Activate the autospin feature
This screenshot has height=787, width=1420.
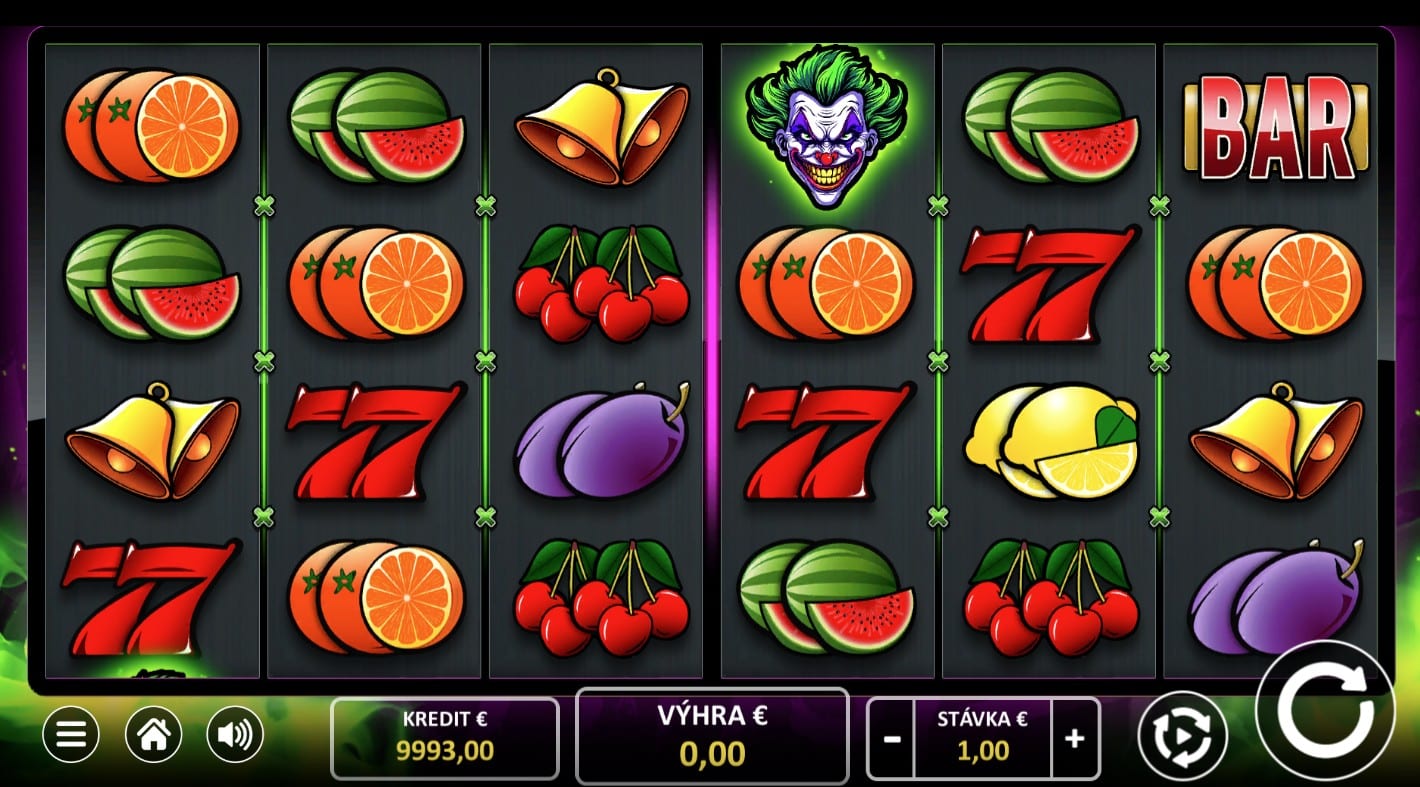(1182, 735)
